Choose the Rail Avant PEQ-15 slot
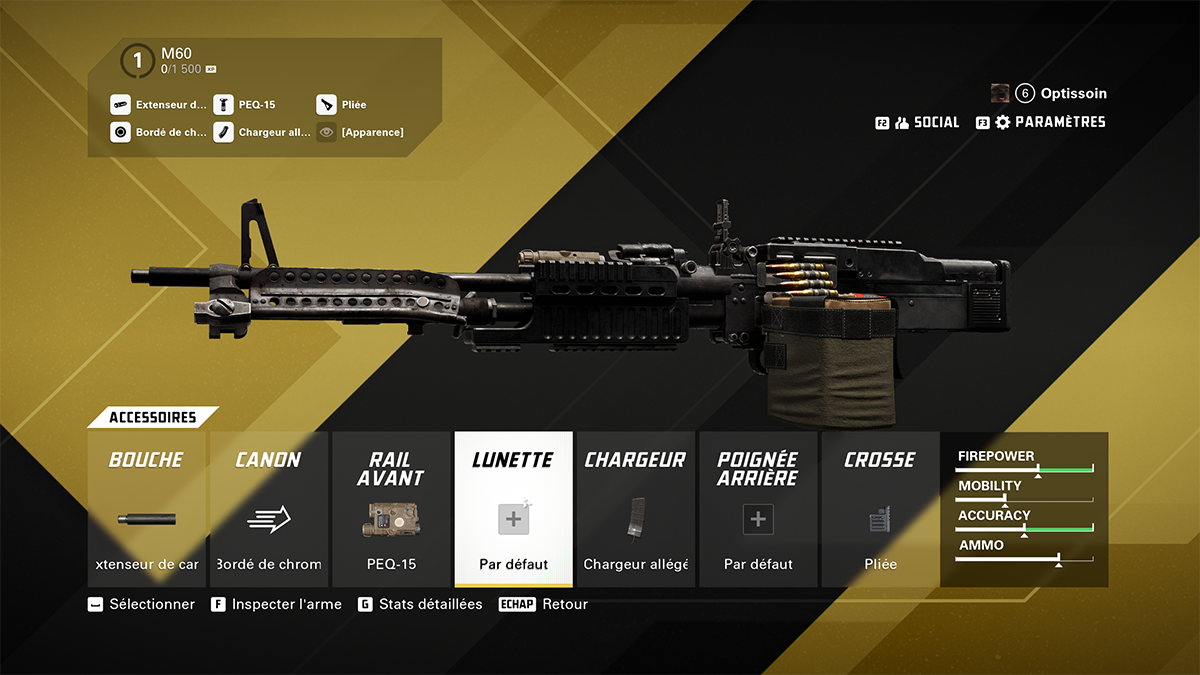 (x=391, y=509)
